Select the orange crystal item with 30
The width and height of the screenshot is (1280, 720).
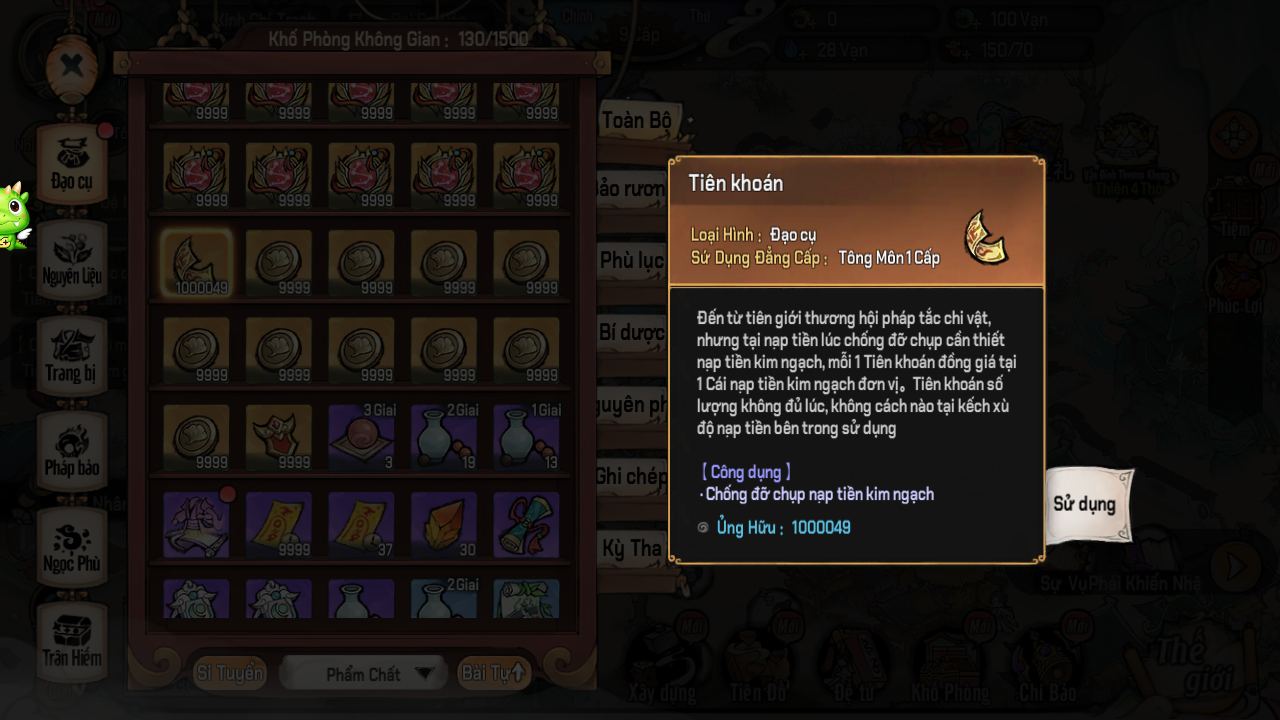point(444,524)
